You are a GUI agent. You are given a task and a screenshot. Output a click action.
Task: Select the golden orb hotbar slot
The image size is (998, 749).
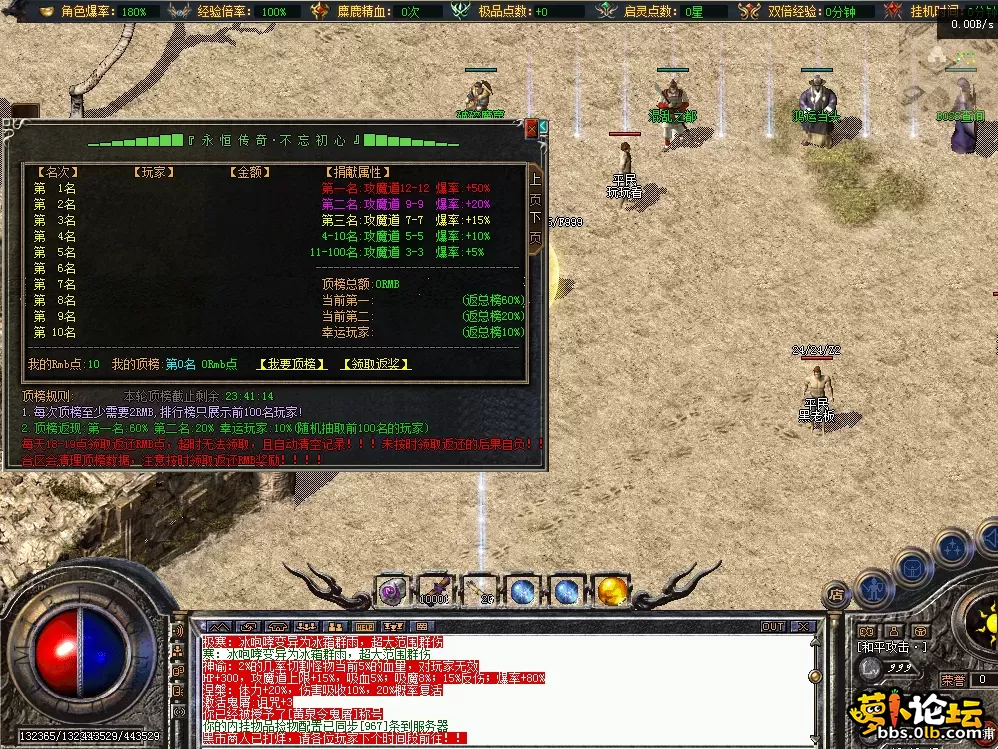click(x=610, y=591)
